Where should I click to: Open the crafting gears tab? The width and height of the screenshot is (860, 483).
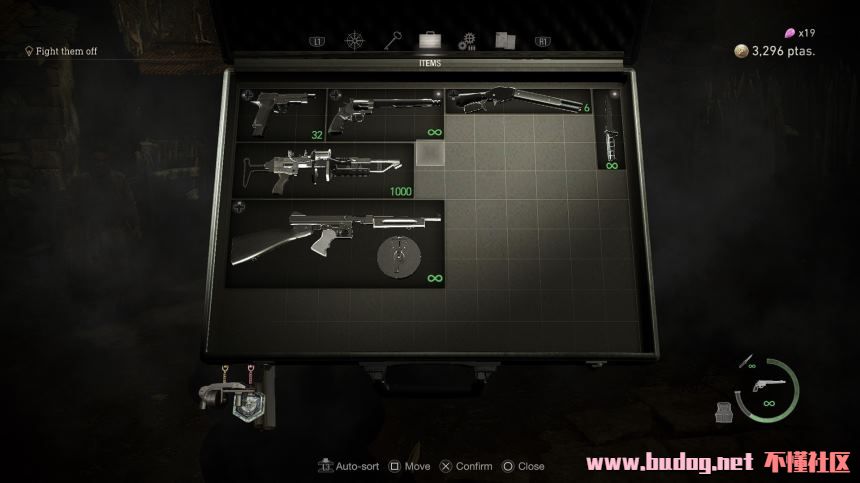tap(467, 41)
